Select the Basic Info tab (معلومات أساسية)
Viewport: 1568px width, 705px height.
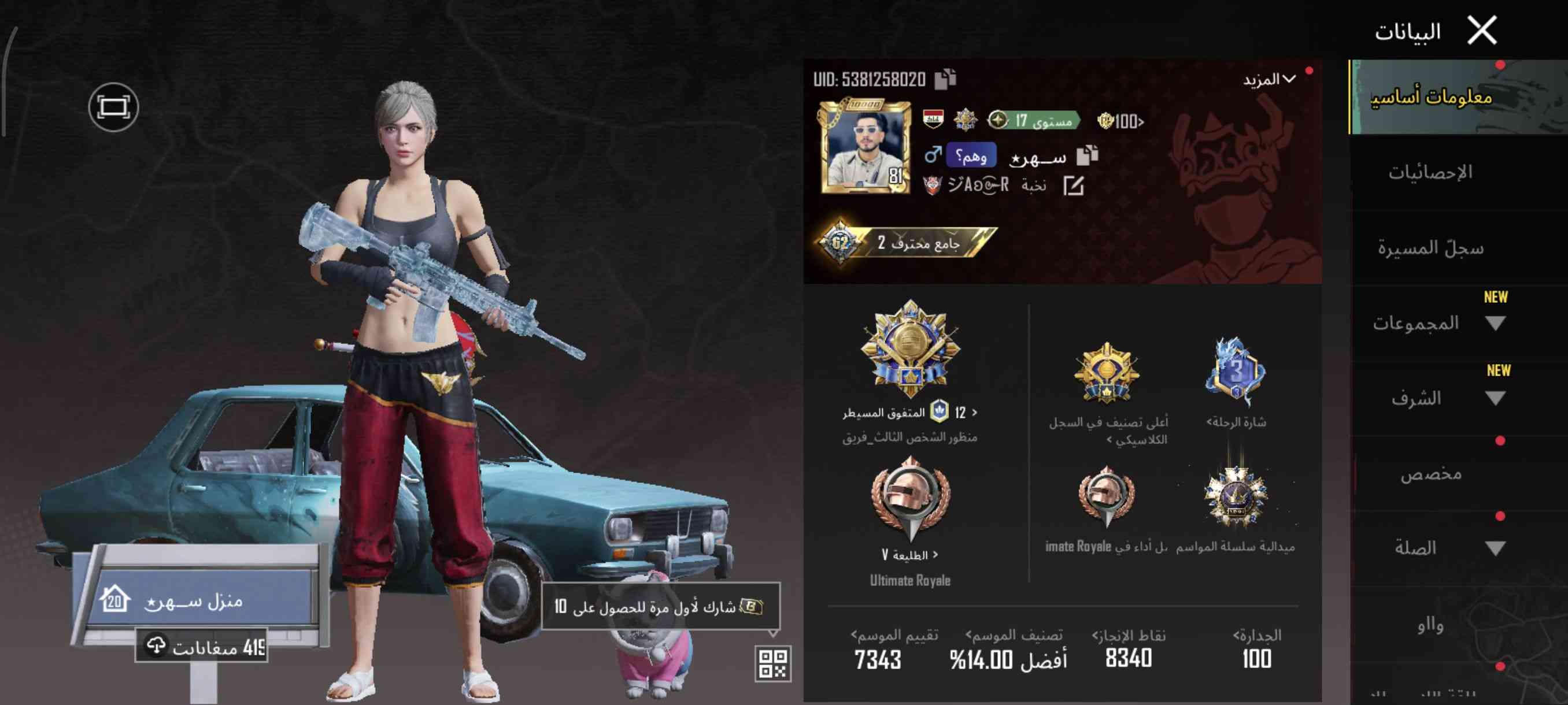1430,97
